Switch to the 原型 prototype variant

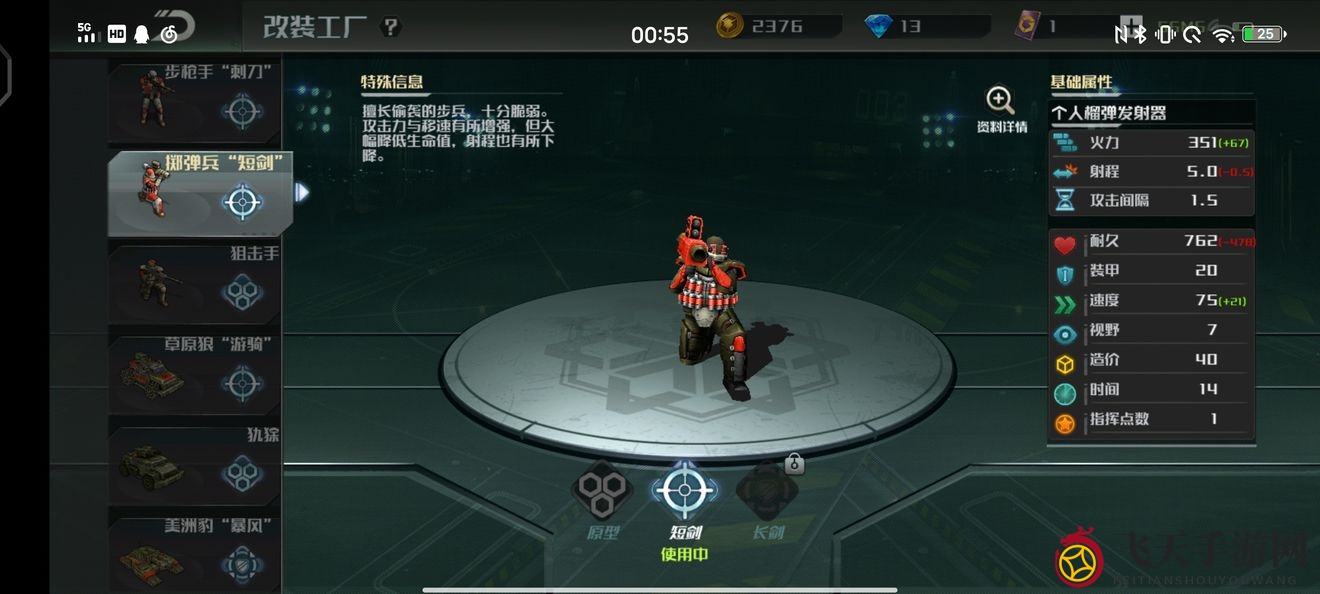pos(601,499)
